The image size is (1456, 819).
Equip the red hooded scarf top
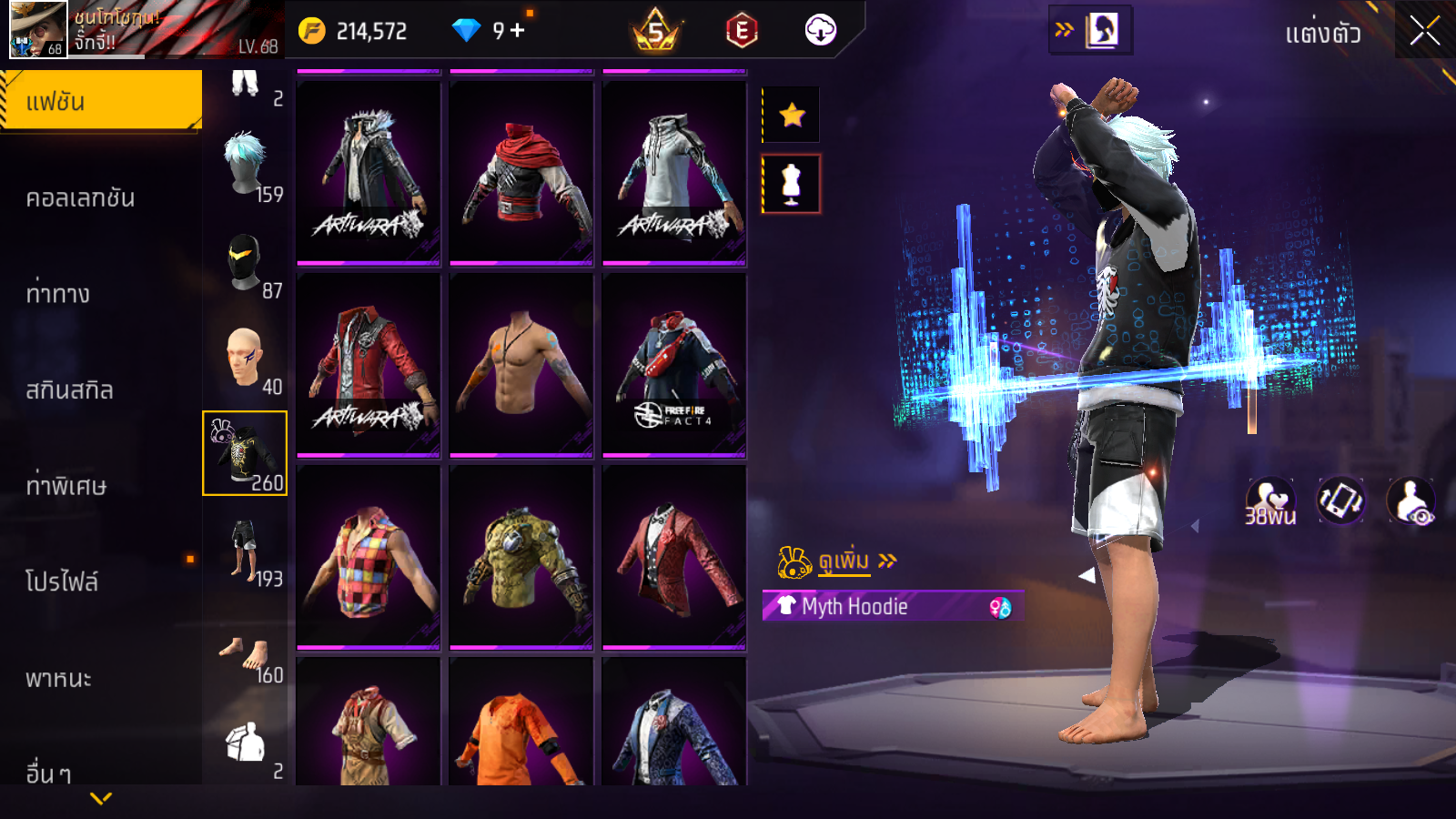pyautogui.click(x=521, y=173)
